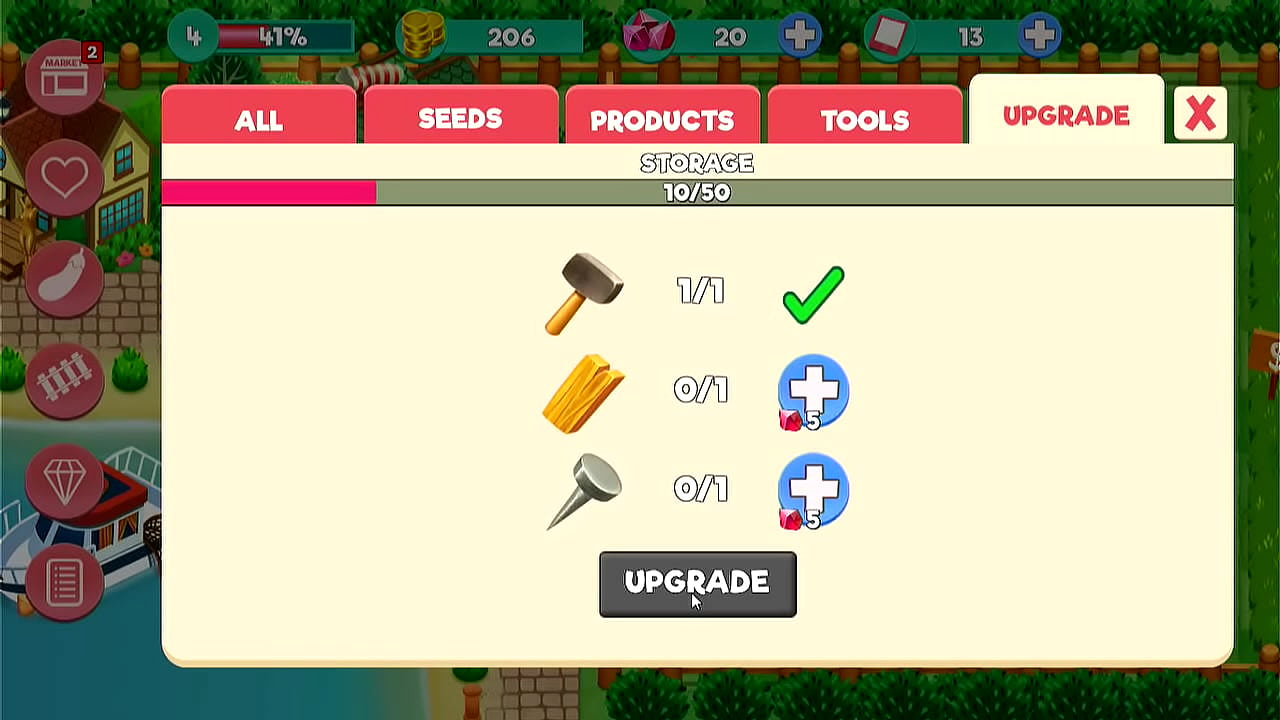Click the green checkmark beside the hammer
1280x720 pixels.
pos(813,293)
